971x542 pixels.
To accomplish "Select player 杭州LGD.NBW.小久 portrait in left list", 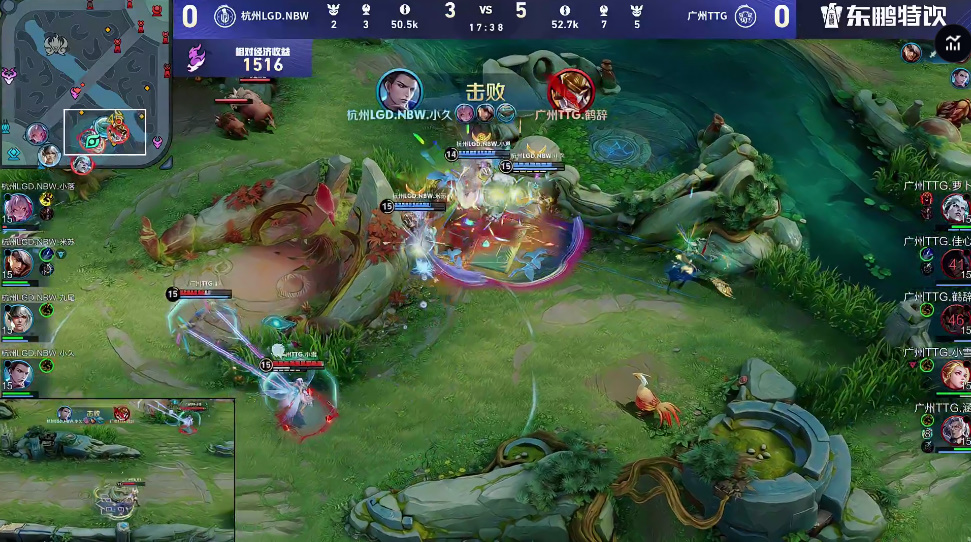I will (x=17, y=373).
